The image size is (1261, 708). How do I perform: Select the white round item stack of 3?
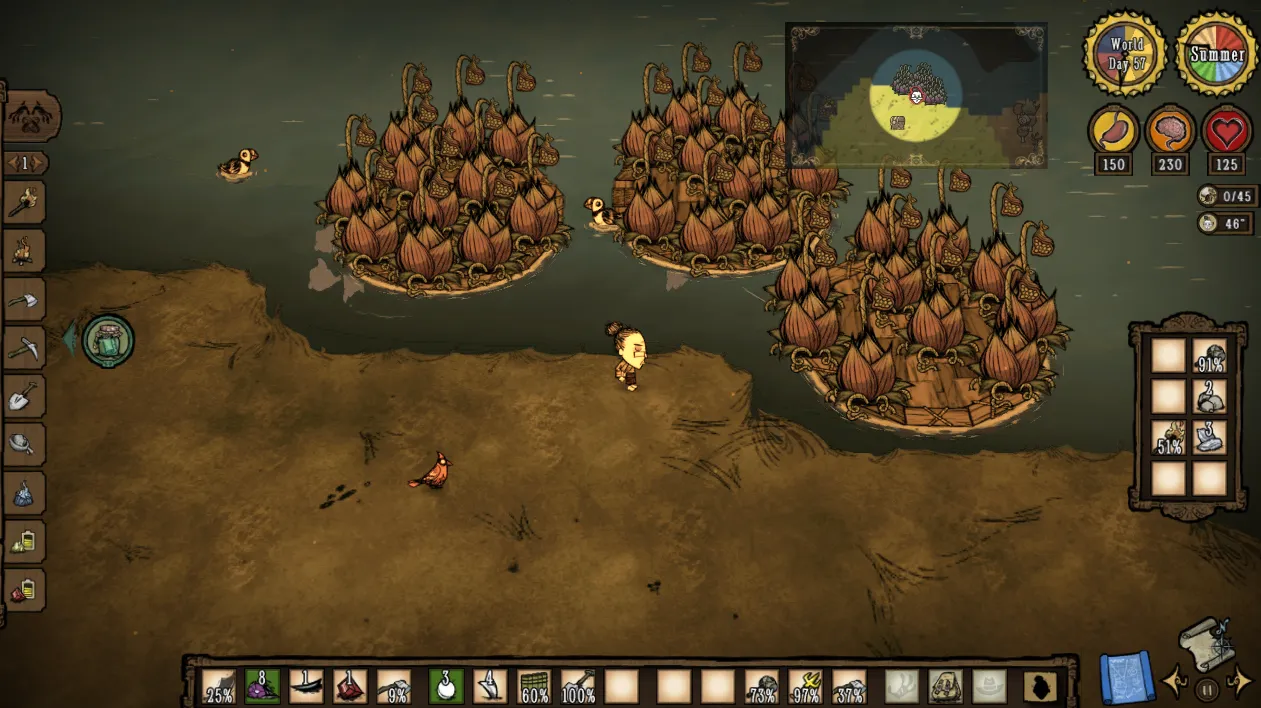click(447, 687)
